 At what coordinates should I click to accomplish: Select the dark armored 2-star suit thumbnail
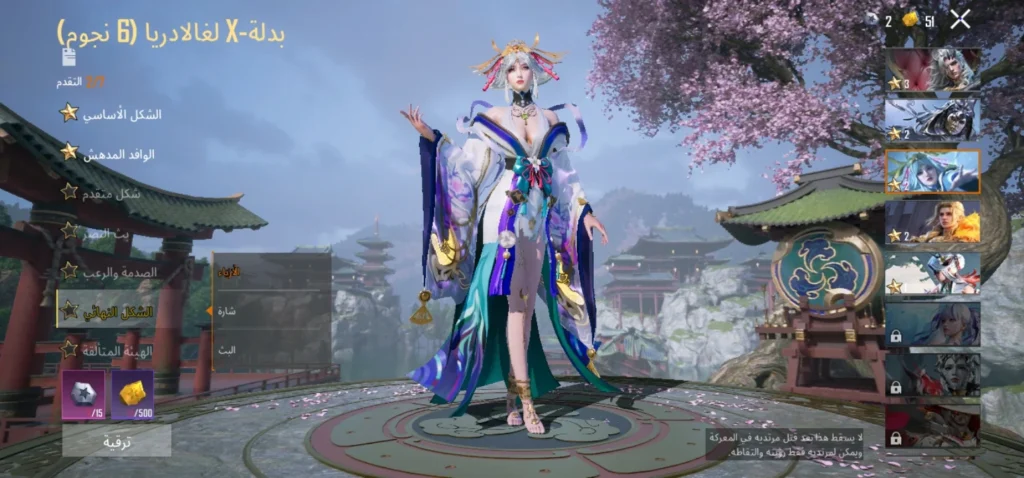pos(932,120)
